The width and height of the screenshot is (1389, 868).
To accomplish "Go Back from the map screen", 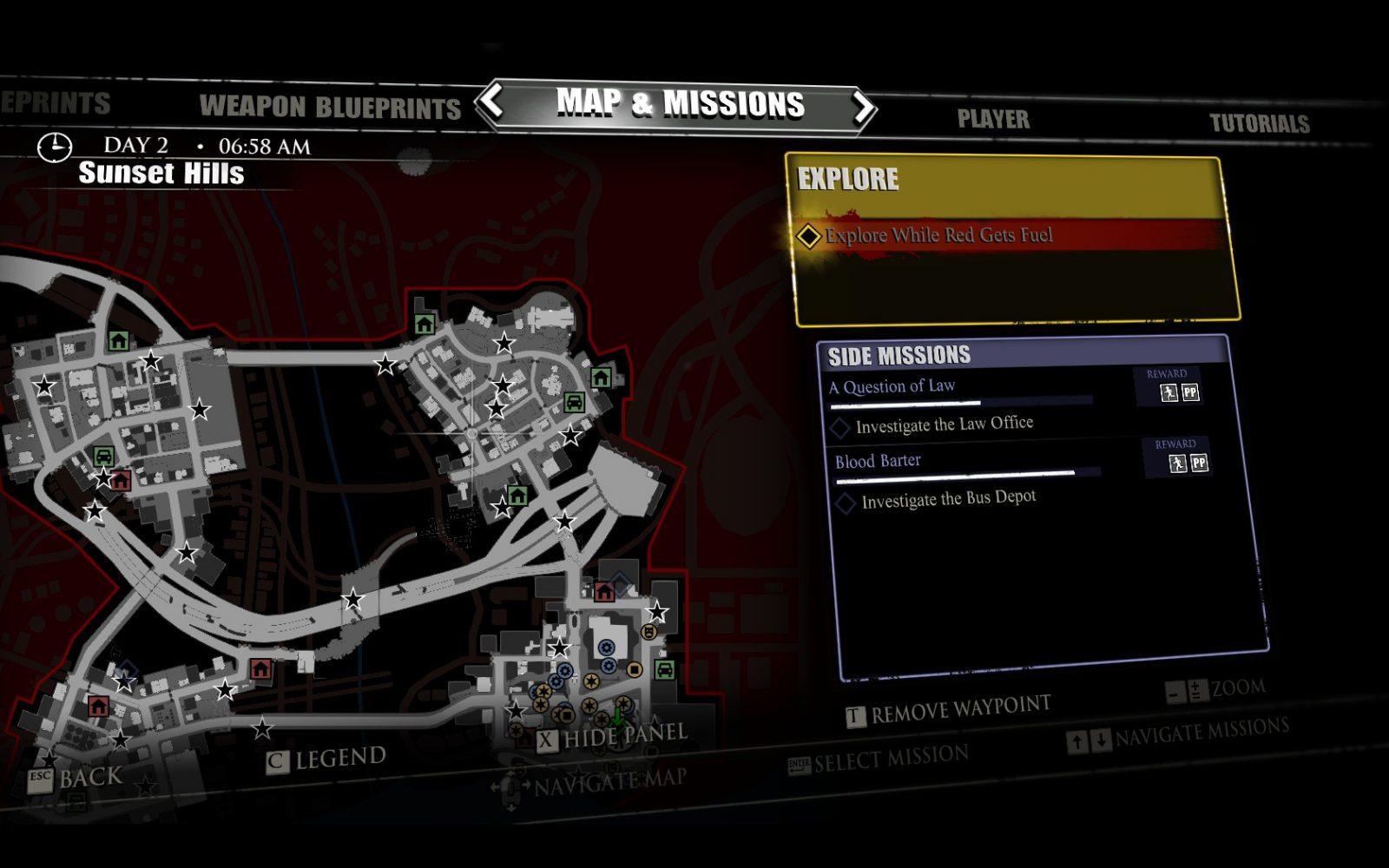I will (76, 777).
